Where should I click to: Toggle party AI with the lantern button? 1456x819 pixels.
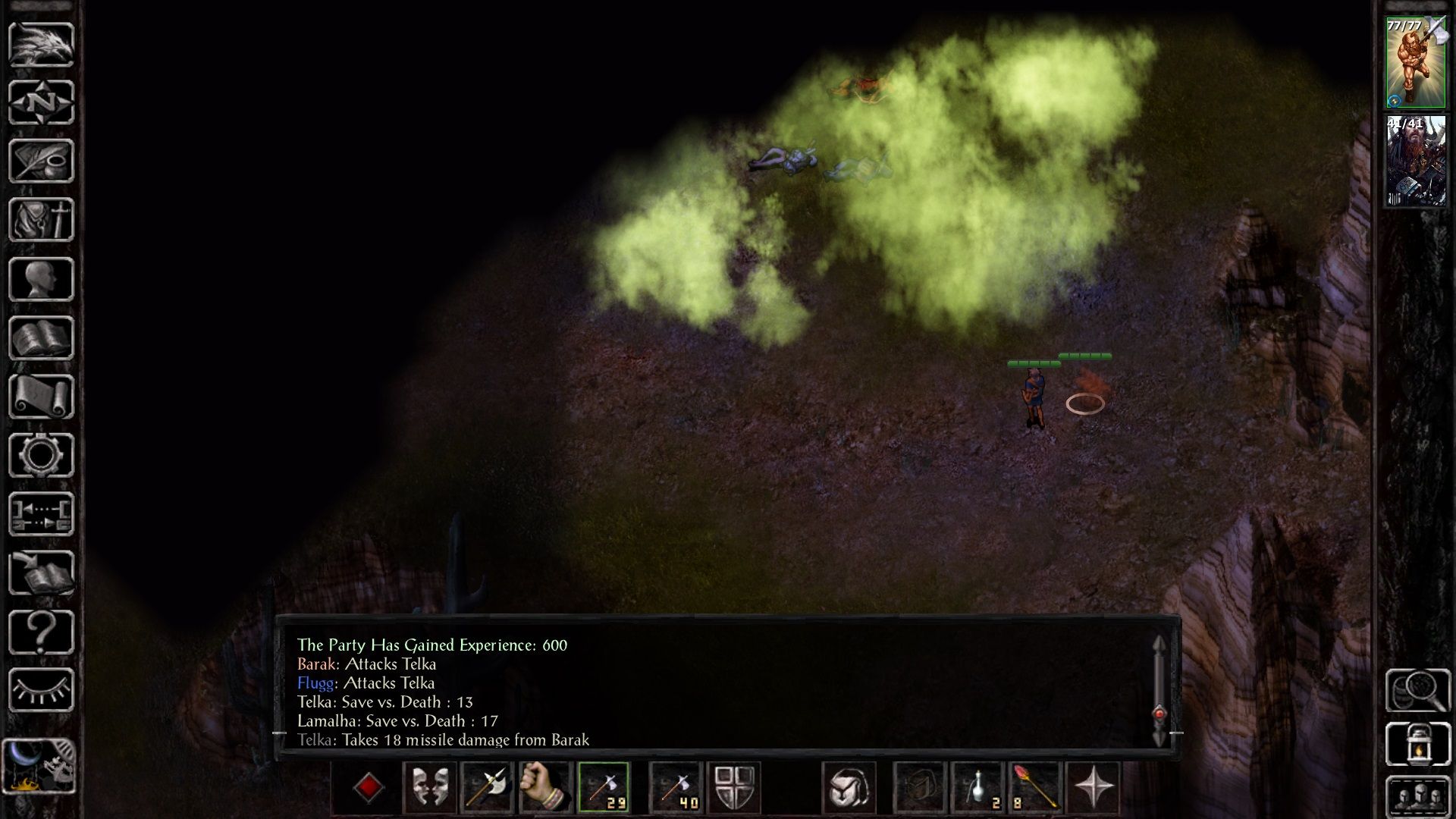(x=1417, y=744)
